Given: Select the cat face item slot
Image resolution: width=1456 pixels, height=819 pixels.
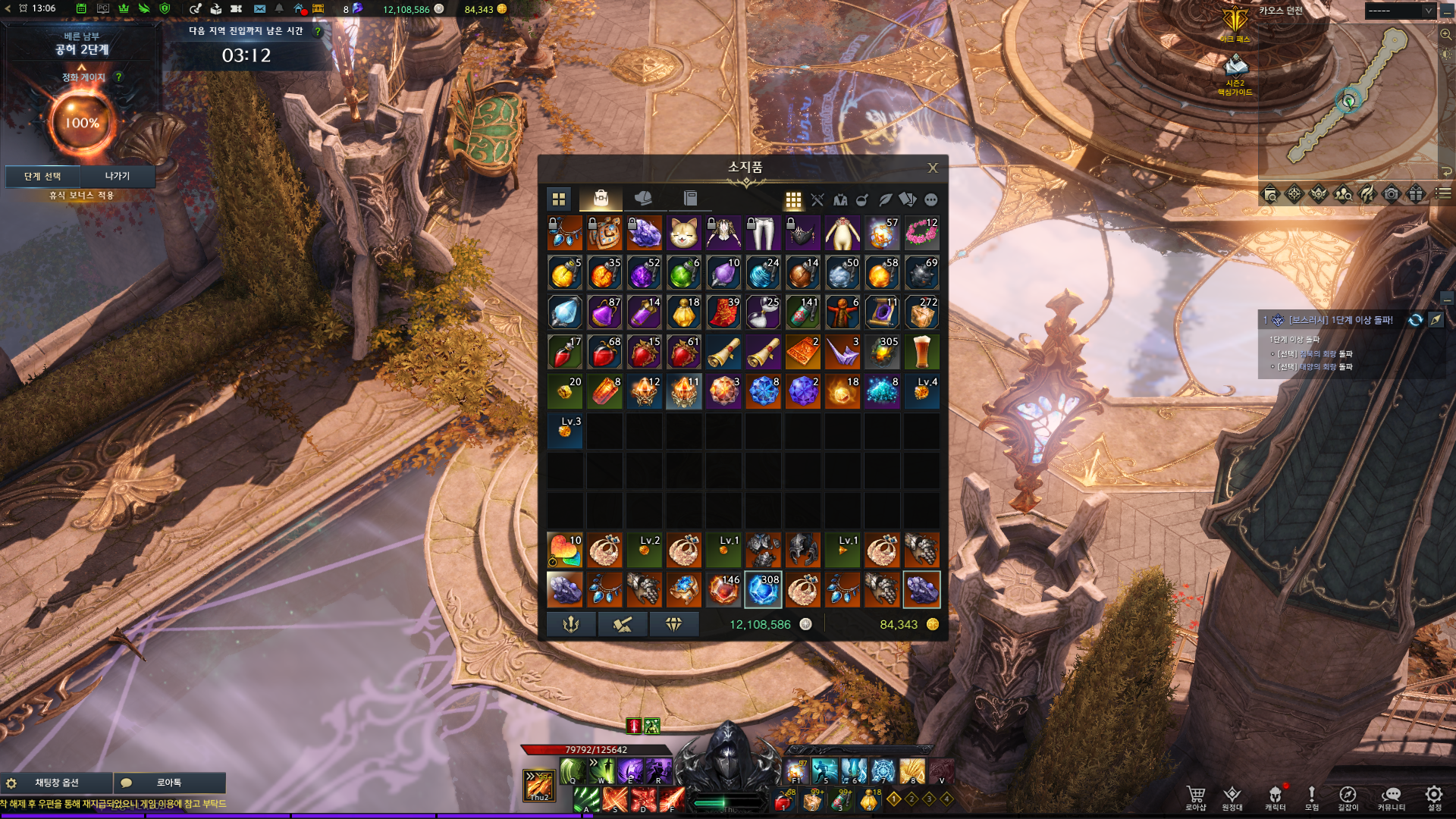Looking at the screenshot, I should 683,233.
